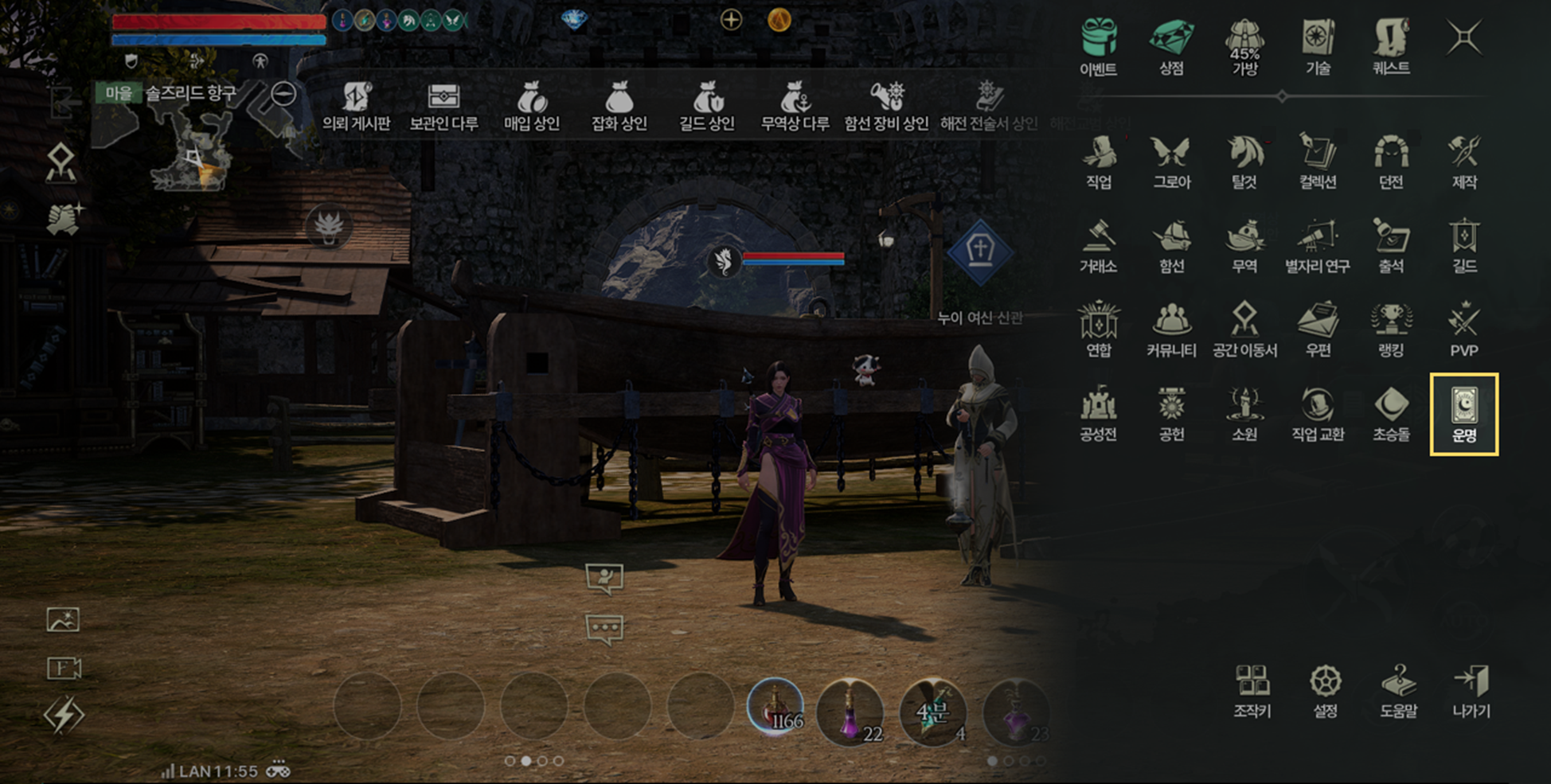Screen dimensions: 1551x784
Task: Open the PVP crossed swords menu
Action: 1463,330
